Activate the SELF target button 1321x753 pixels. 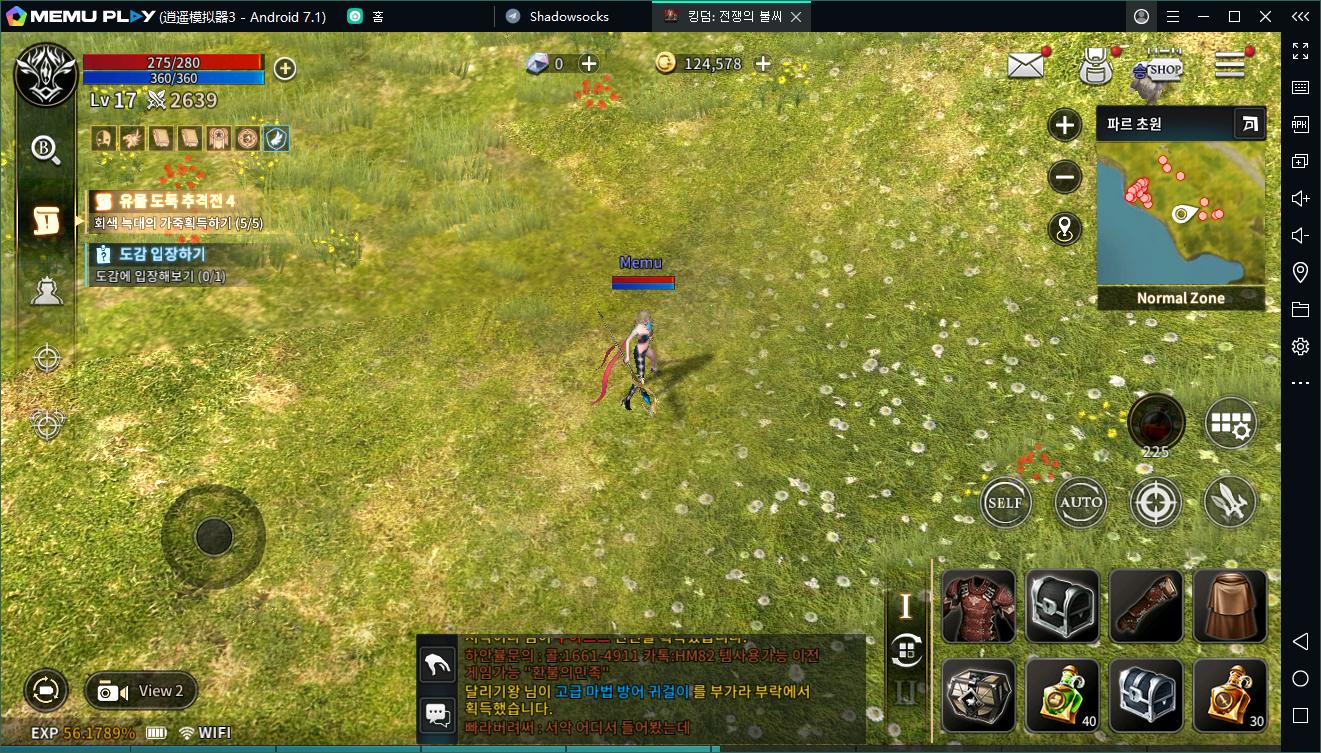[1005, 502]
